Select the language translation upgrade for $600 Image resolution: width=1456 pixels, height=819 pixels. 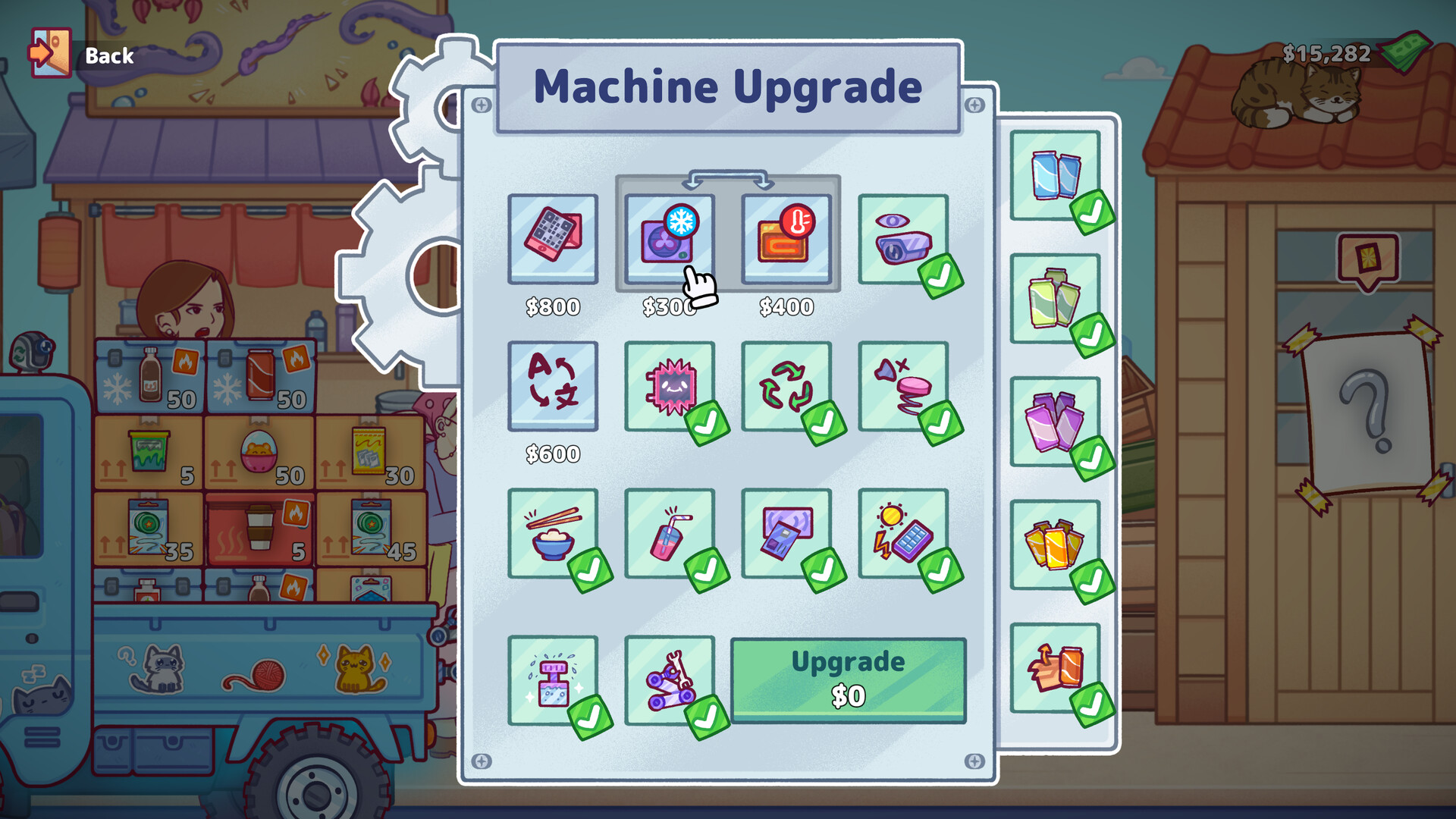[x=553, y=385]
